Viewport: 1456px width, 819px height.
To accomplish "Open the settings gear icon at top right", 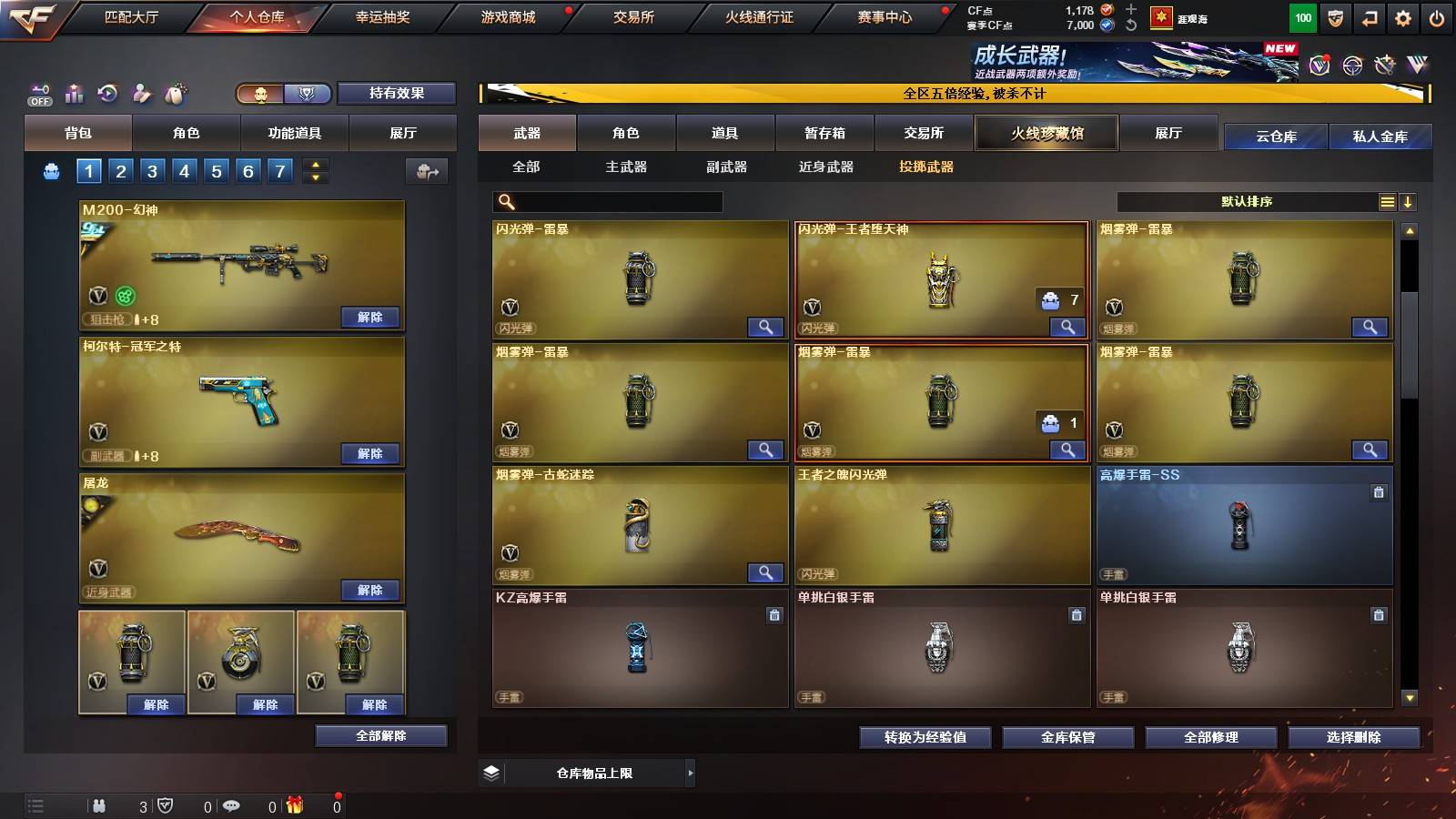I will pos(1402,16).
